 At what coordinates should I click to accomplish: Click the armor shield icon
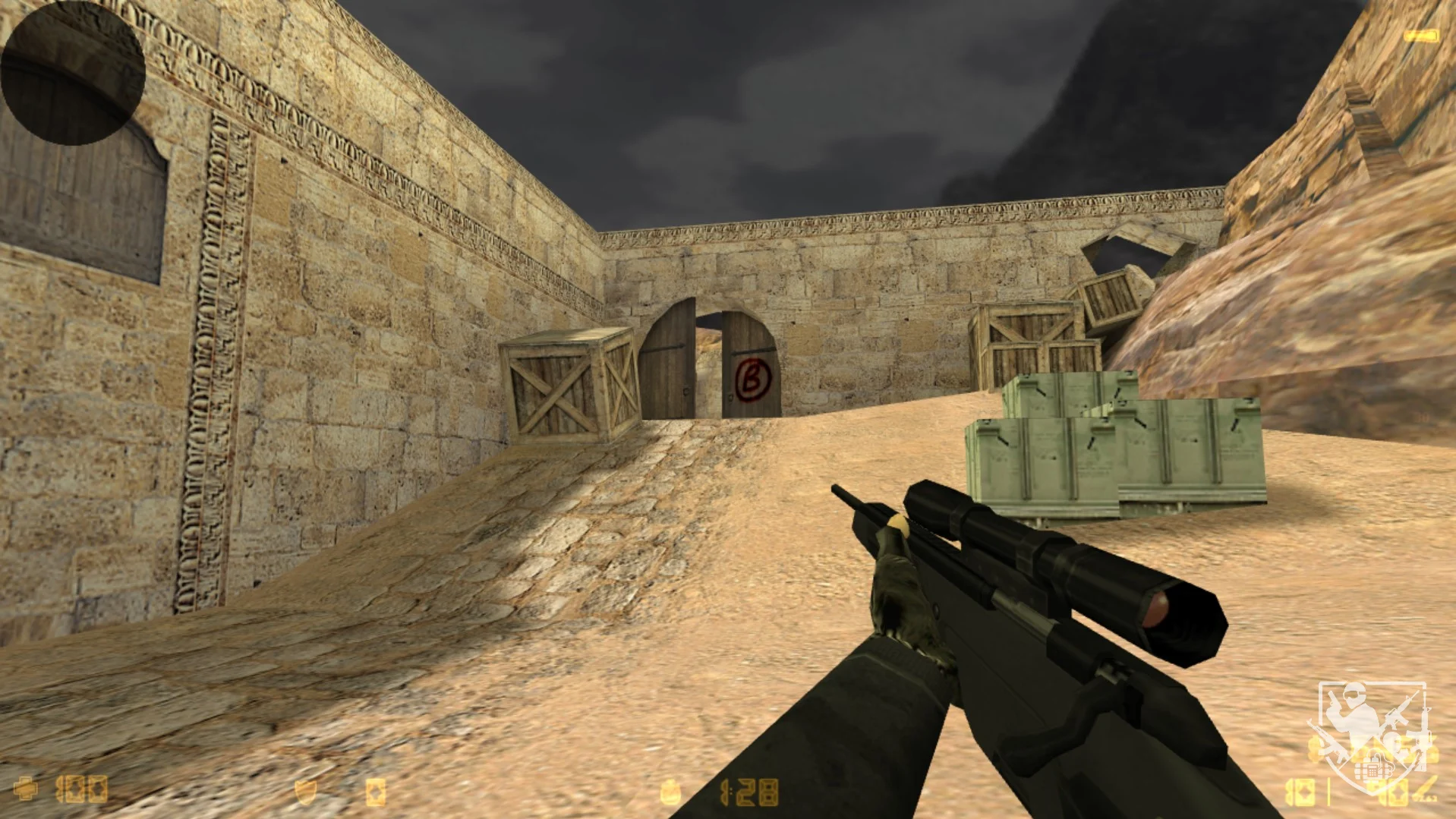point(304,792)
